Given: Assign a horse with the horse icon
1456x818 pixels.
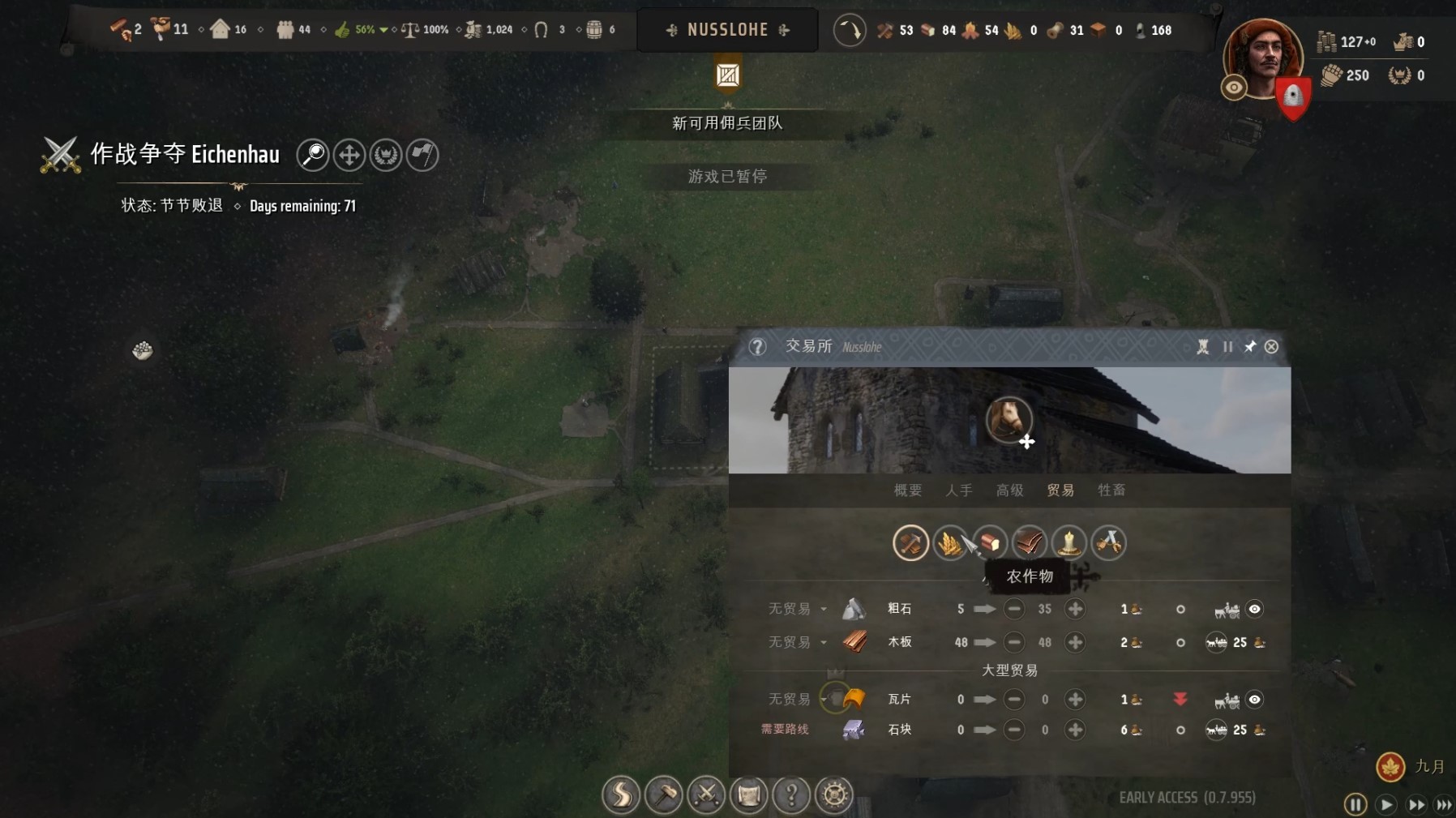Looking at the screenshot, I should coord(1008,420).
